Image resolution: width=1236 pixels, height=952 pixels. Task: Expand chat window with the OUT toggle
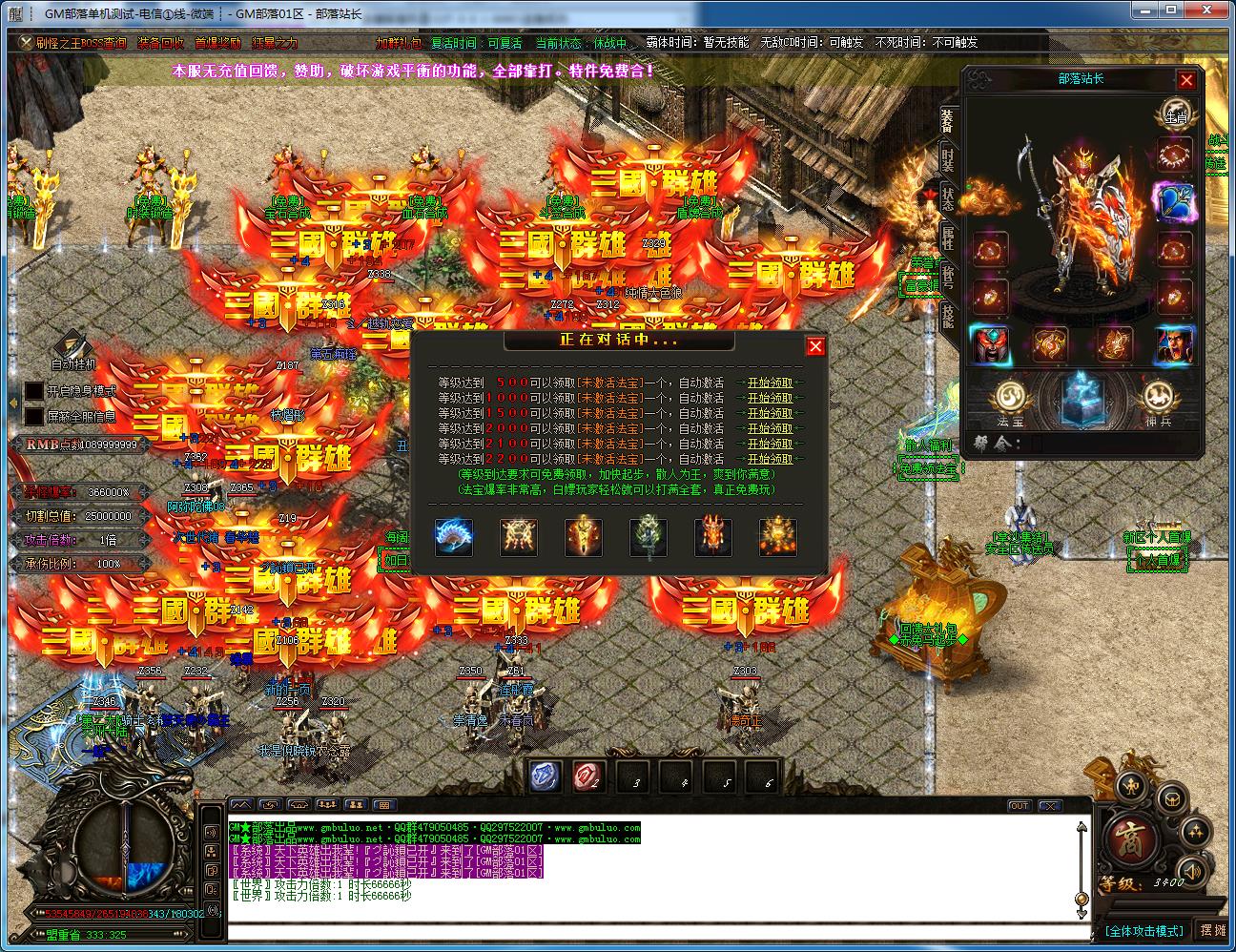pyautogui.click(x=1020, y=807)
